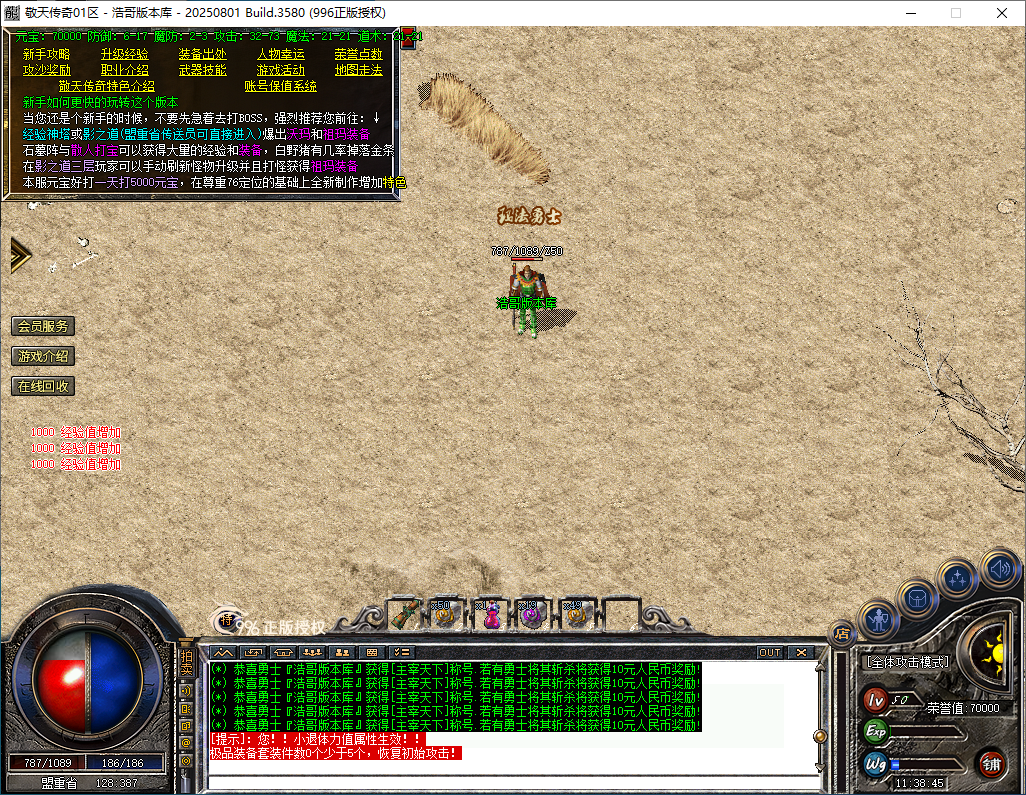Click the red 铺 stall button
Screen dimensions: 1026x795
pyautogui.click(x=991, y=763)
